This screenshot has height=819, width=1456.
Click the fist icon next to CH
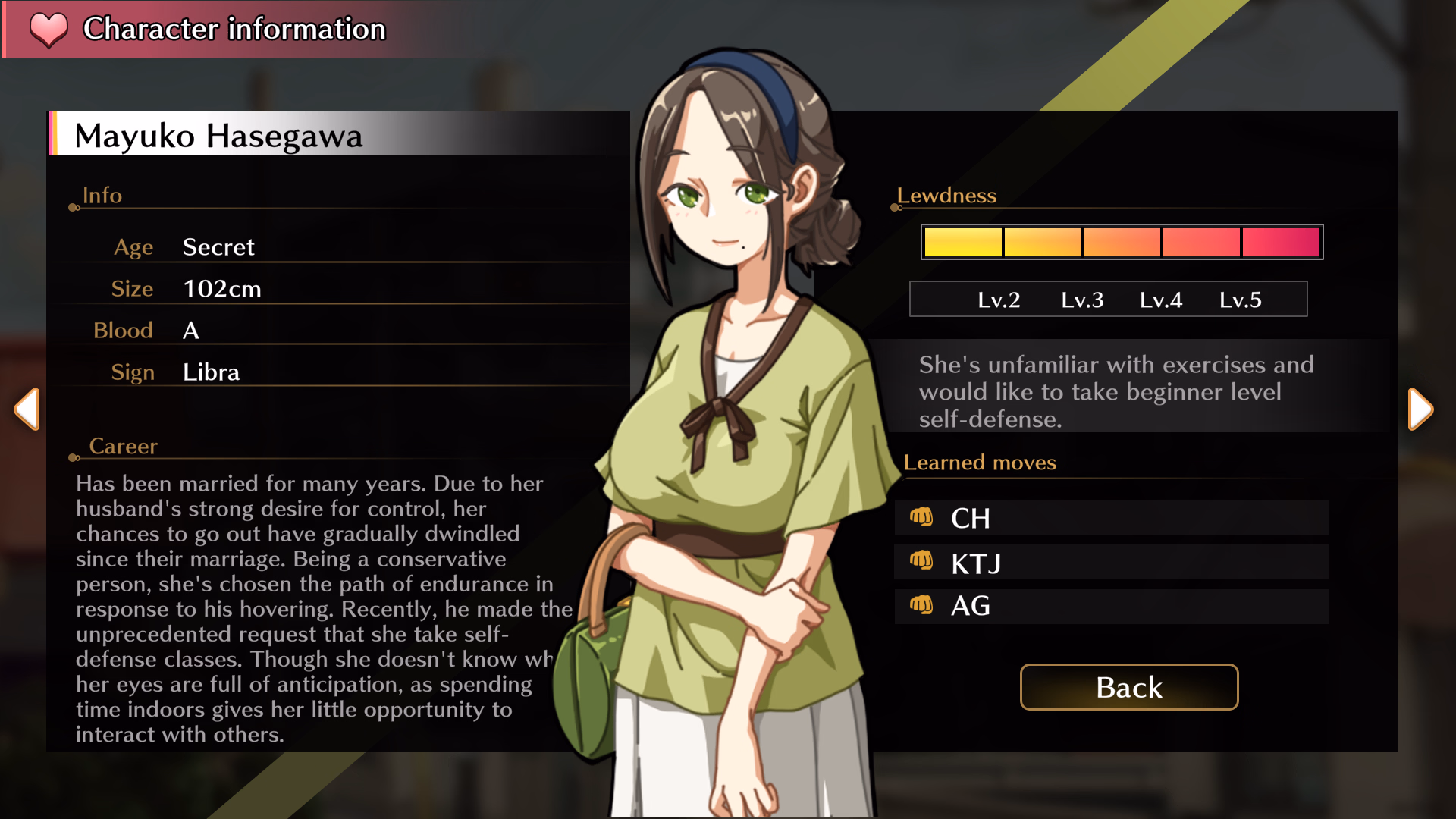click(x=924, y=518)
